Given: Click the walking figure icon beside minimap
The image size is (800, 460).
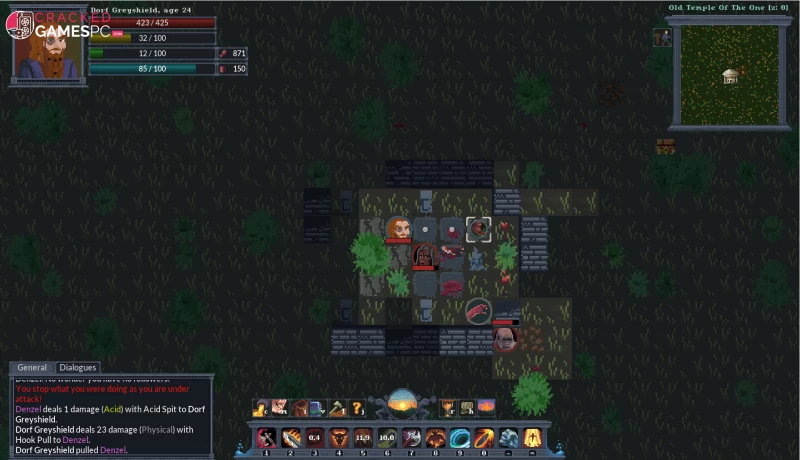Looking at the screenshot, I should [662, 37].
